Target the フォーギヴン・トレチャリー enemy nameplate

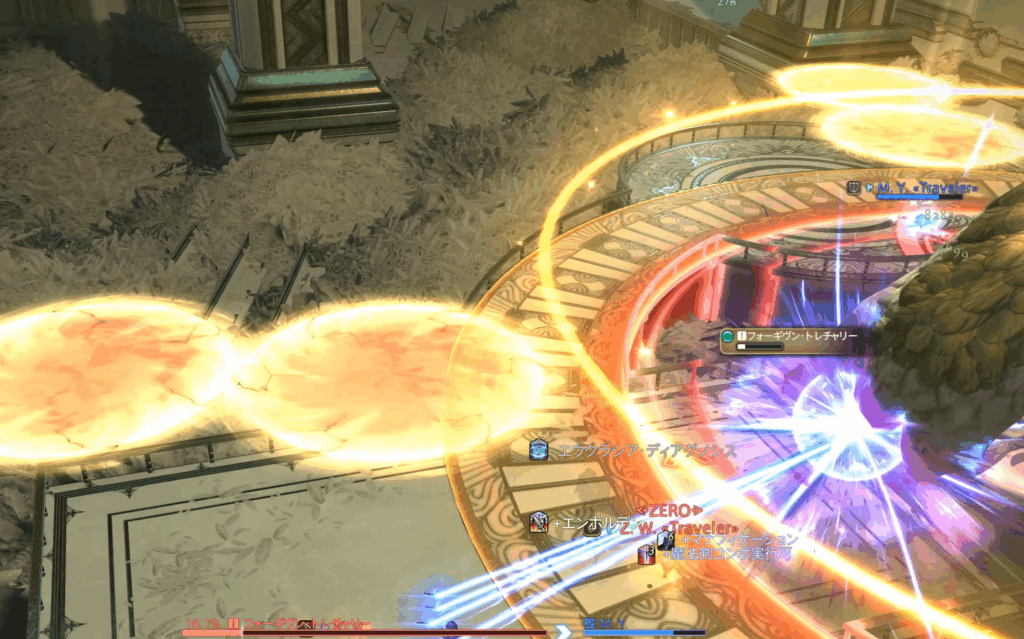click(797, 337)
